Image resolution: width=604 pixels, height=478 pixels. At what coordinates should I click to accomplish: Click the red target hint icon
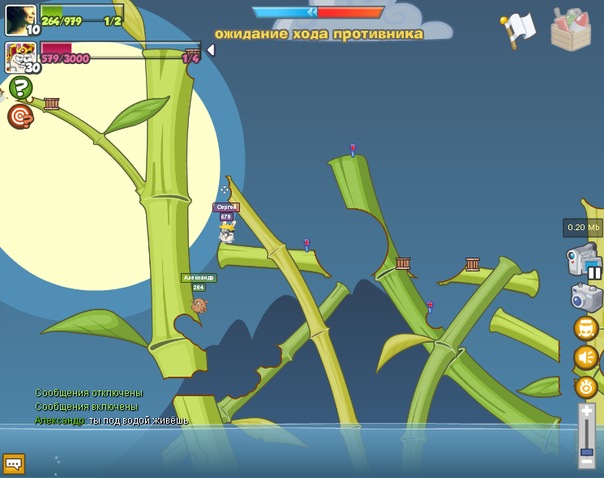pyautogui.click(x=20, y=117)
